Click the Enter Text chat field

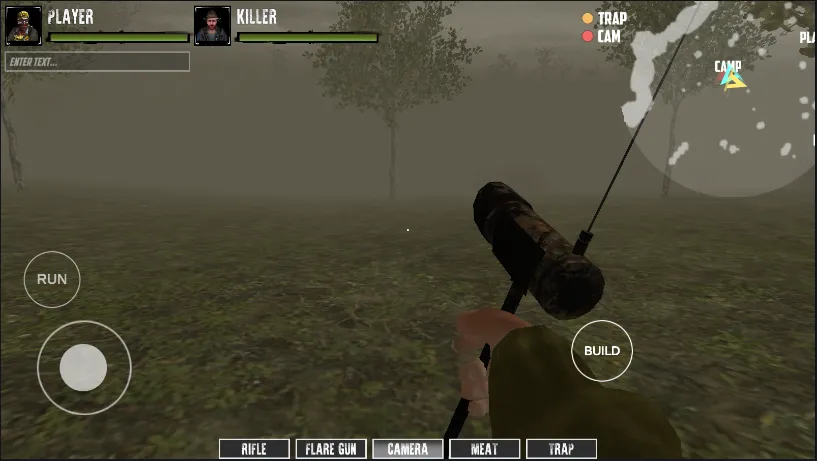[x=97, y=62]
